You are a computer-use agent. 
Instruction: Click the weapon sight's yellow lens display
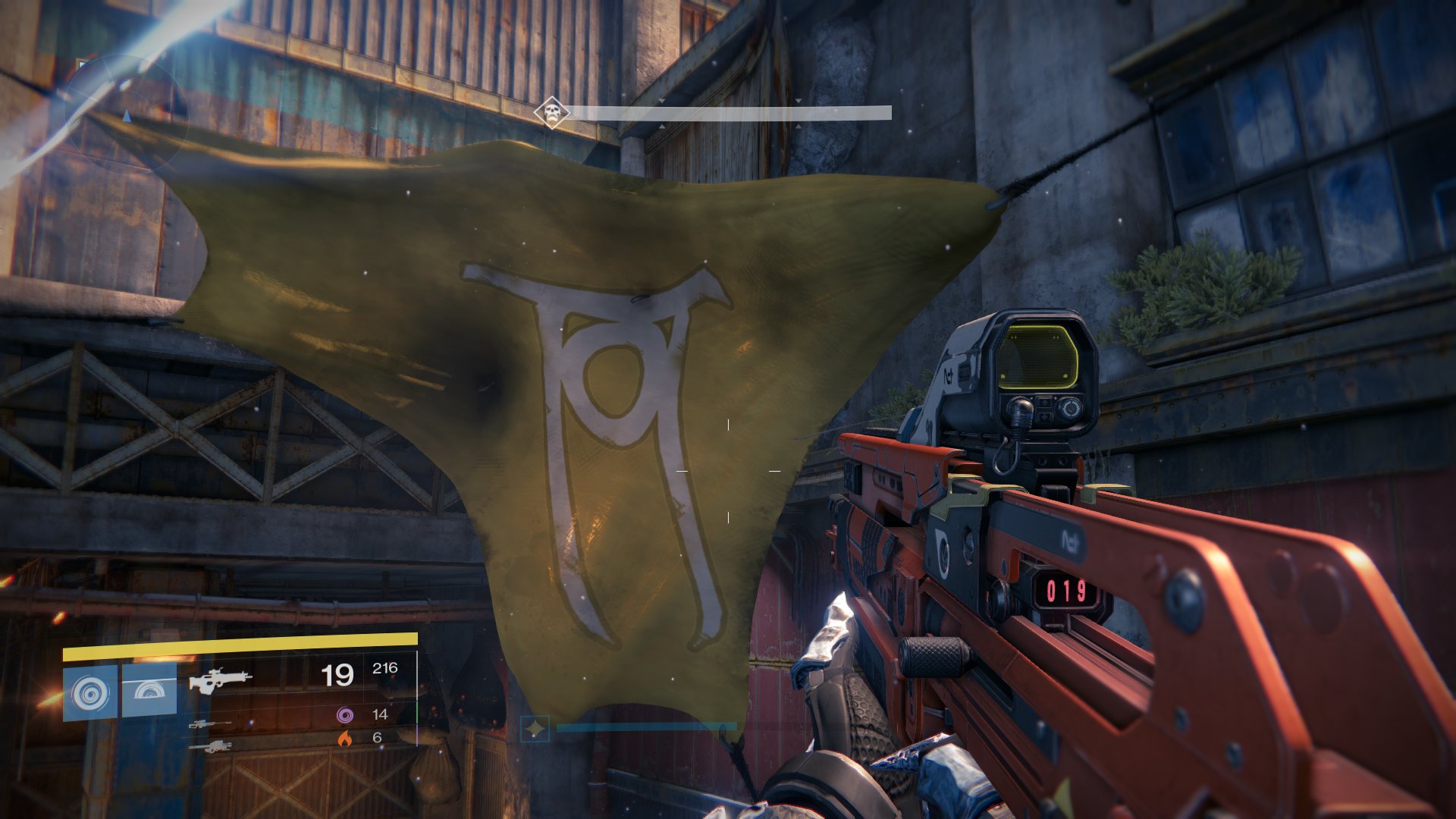(x=1039, y=356)
